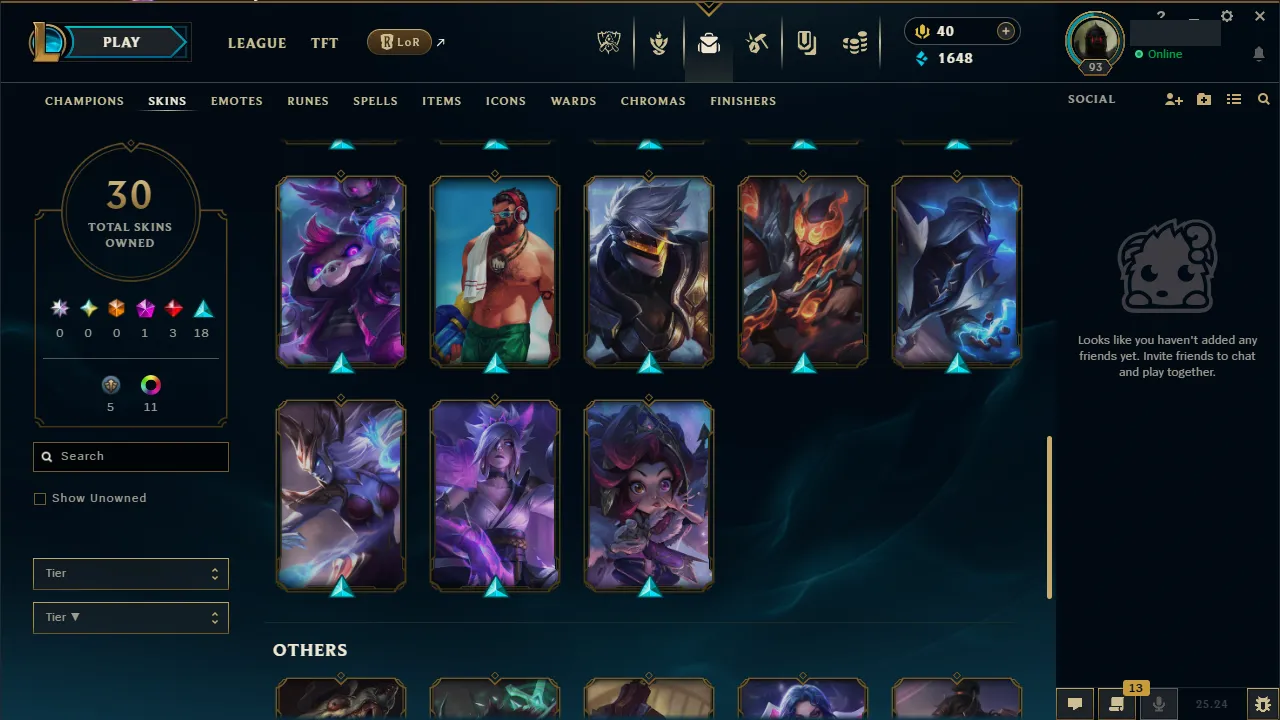Open the voice chat microphone icon
Viewport: 1280px width, 720px height.
click(x=1160, y=703)
